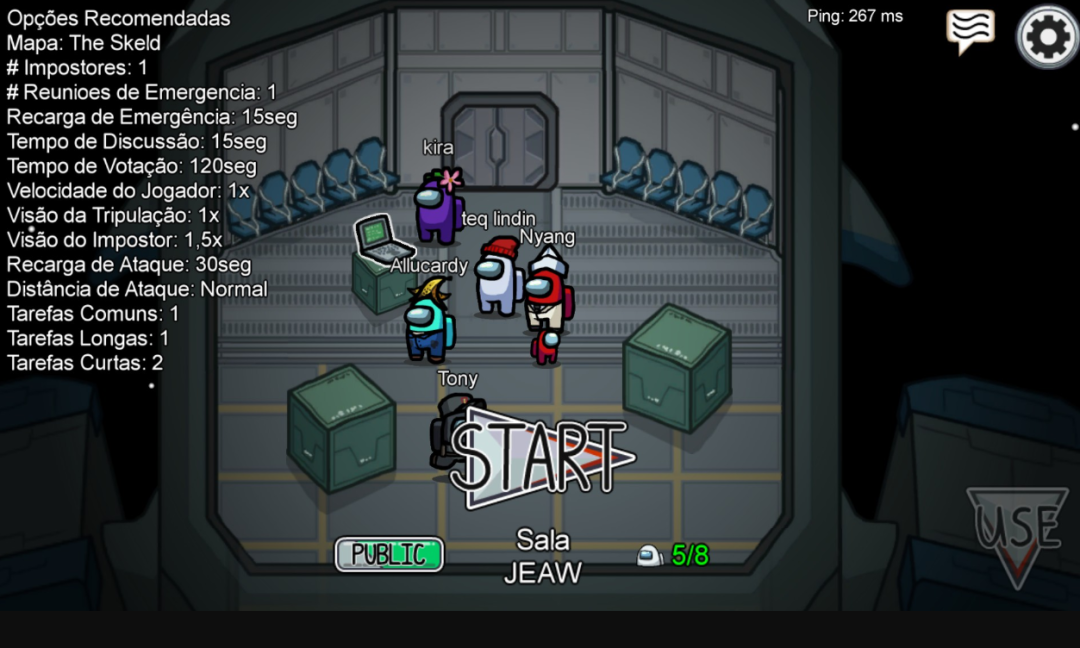
Task: Open the chat speech bubble
Action: click(970, 31)
